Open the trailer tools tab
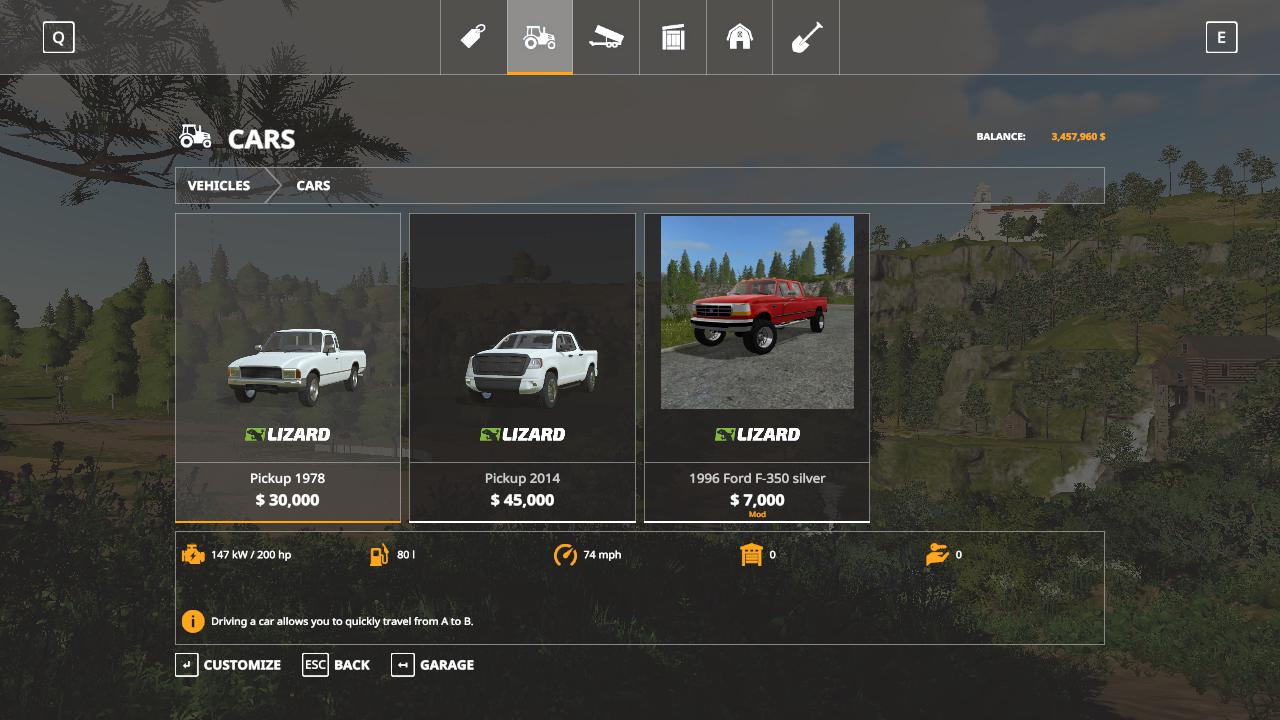1280x720 pixels. point(606,38)
